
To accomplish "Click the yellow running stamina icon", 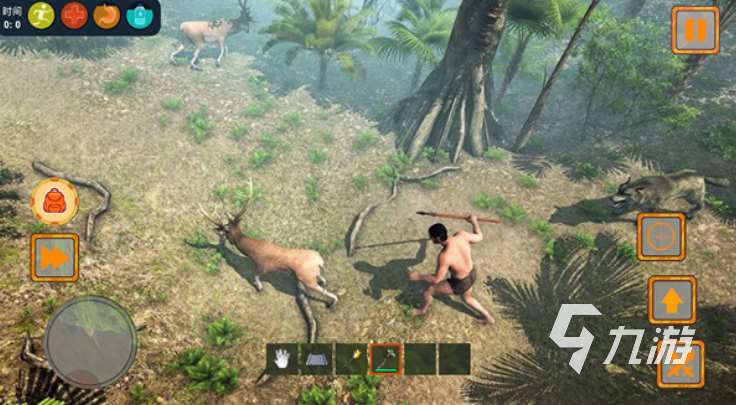I will tap(42, 15).
